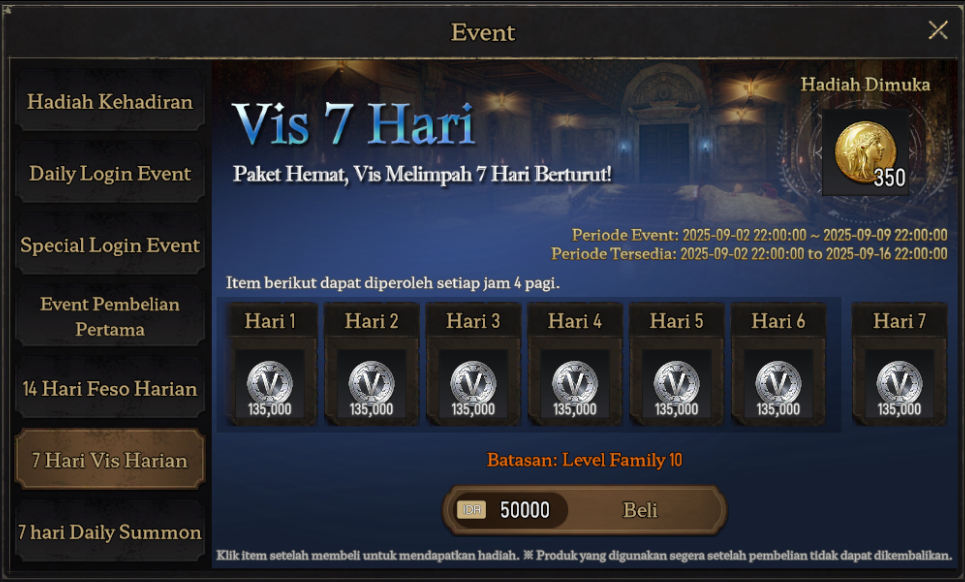Viewport: 965px width, 582px height.
Task: Show the 14 Hari Feso Harian tab
Action: click(x=110, y=389)
